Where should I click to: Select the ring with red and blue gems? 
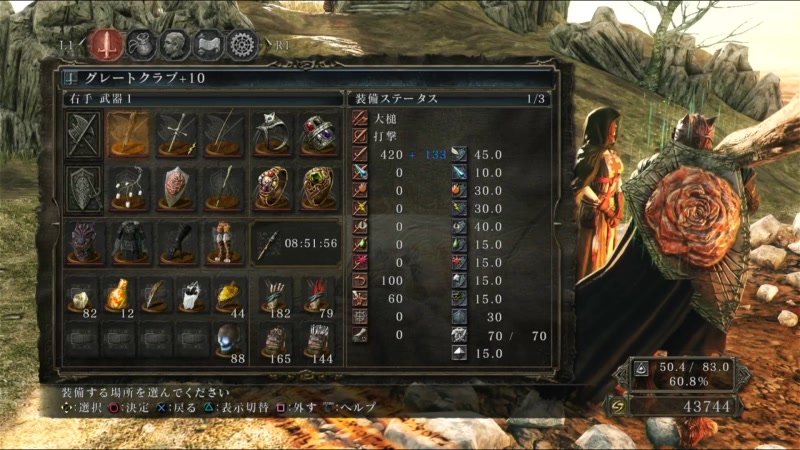(x=320, y=133)
